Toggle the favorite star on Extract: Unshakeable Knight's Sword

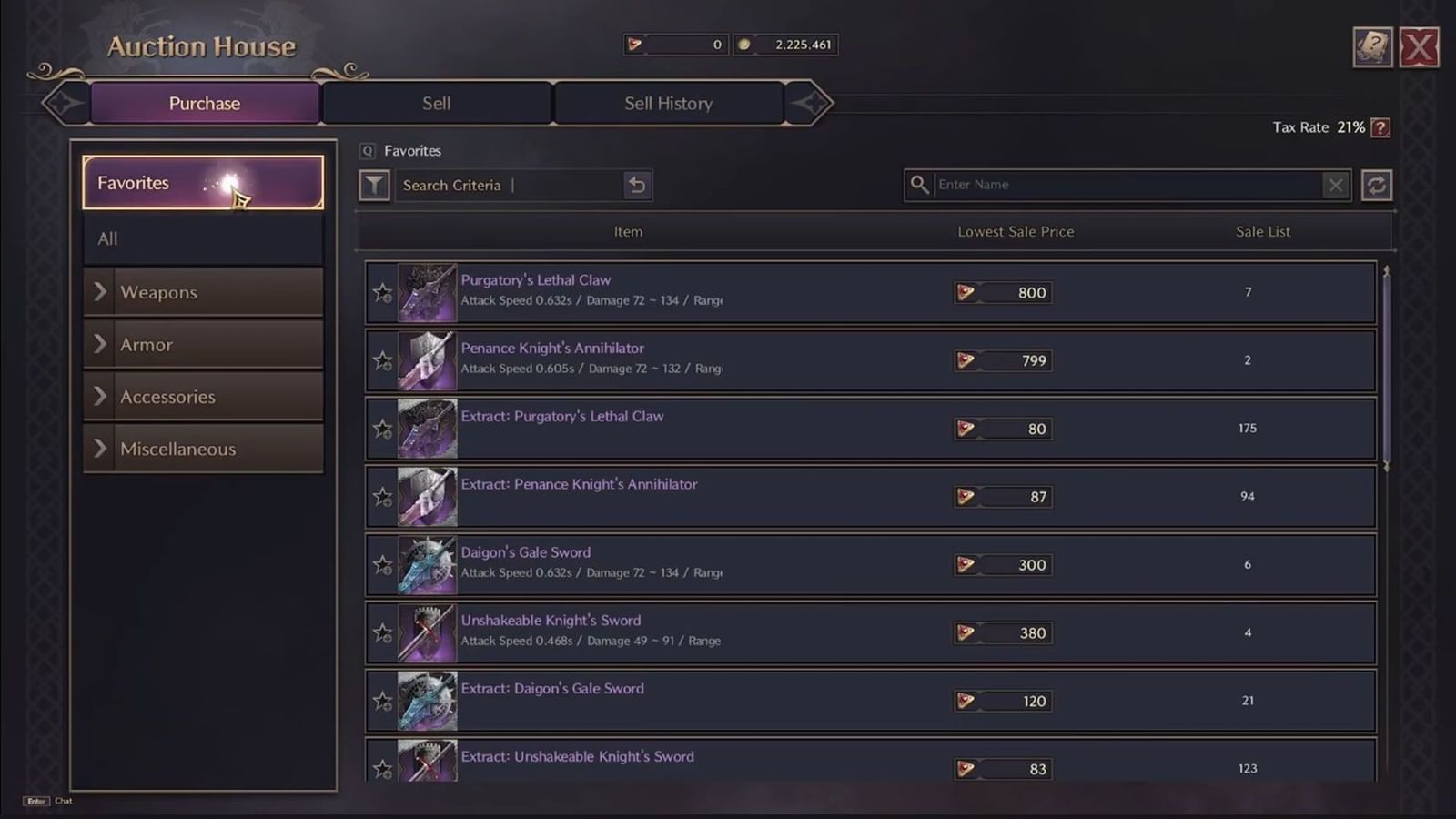coord(381,769)
